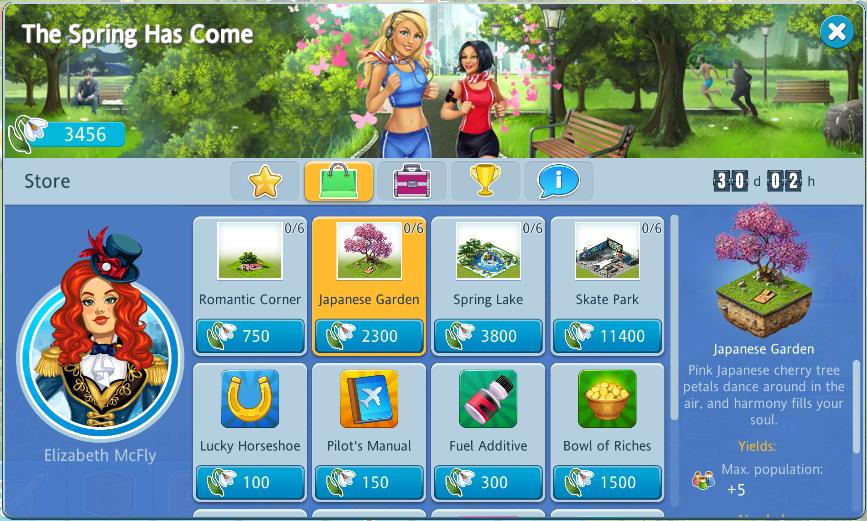
Task: Choose the Pilot's Manual book icon
Action: coord(369,399)
